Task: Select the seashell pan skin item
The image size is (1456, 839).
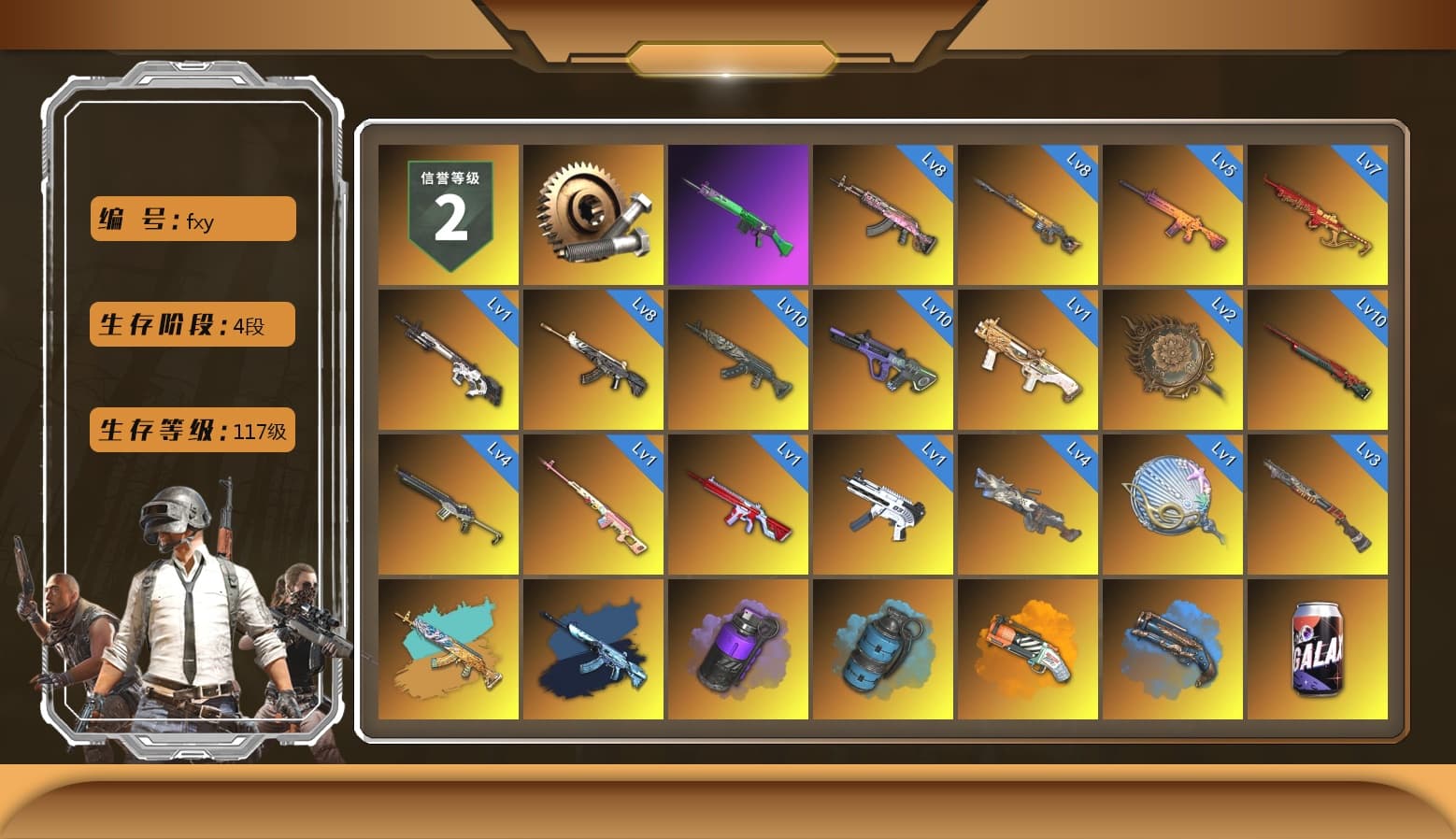Action: 1174,506
